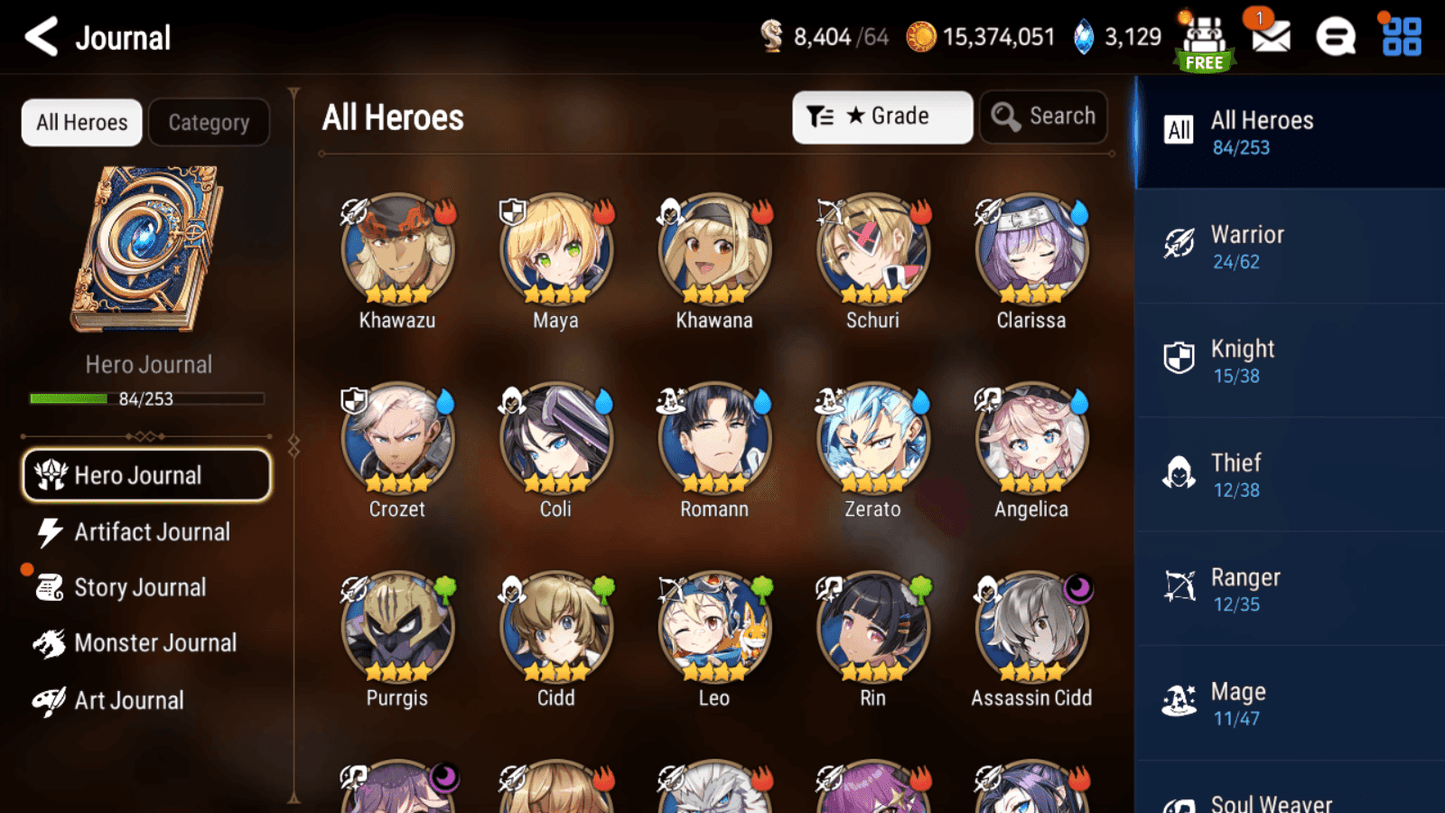The image size is (1445, 813).
Task: Switch to the Ranger category
Action: (x=1290, y=588)
